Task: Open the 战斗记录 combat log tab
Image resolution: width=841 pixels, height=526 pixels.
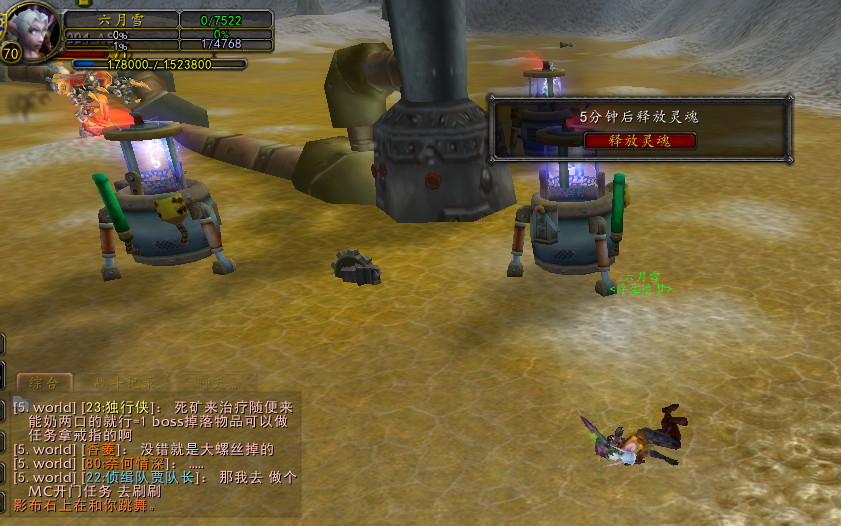Action: (x=123, y=383)
